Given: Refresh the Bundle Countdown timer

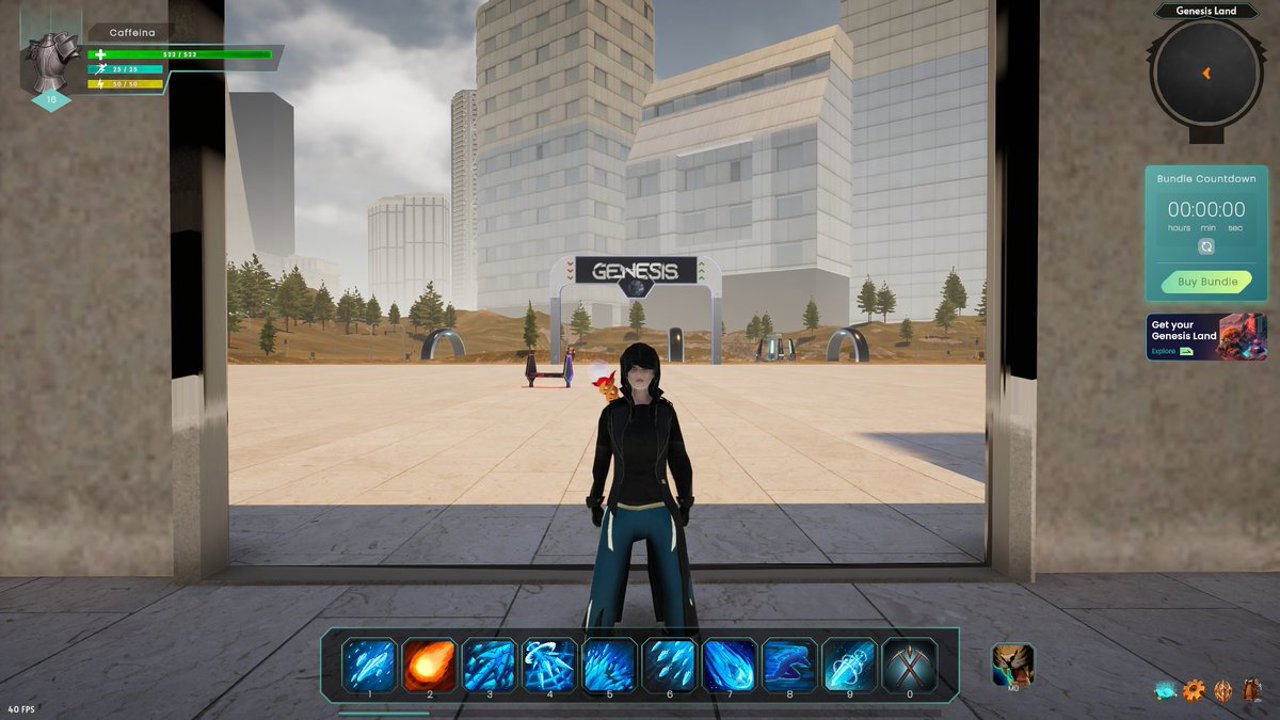Looking at the screenshot, I should [1206, 246].
